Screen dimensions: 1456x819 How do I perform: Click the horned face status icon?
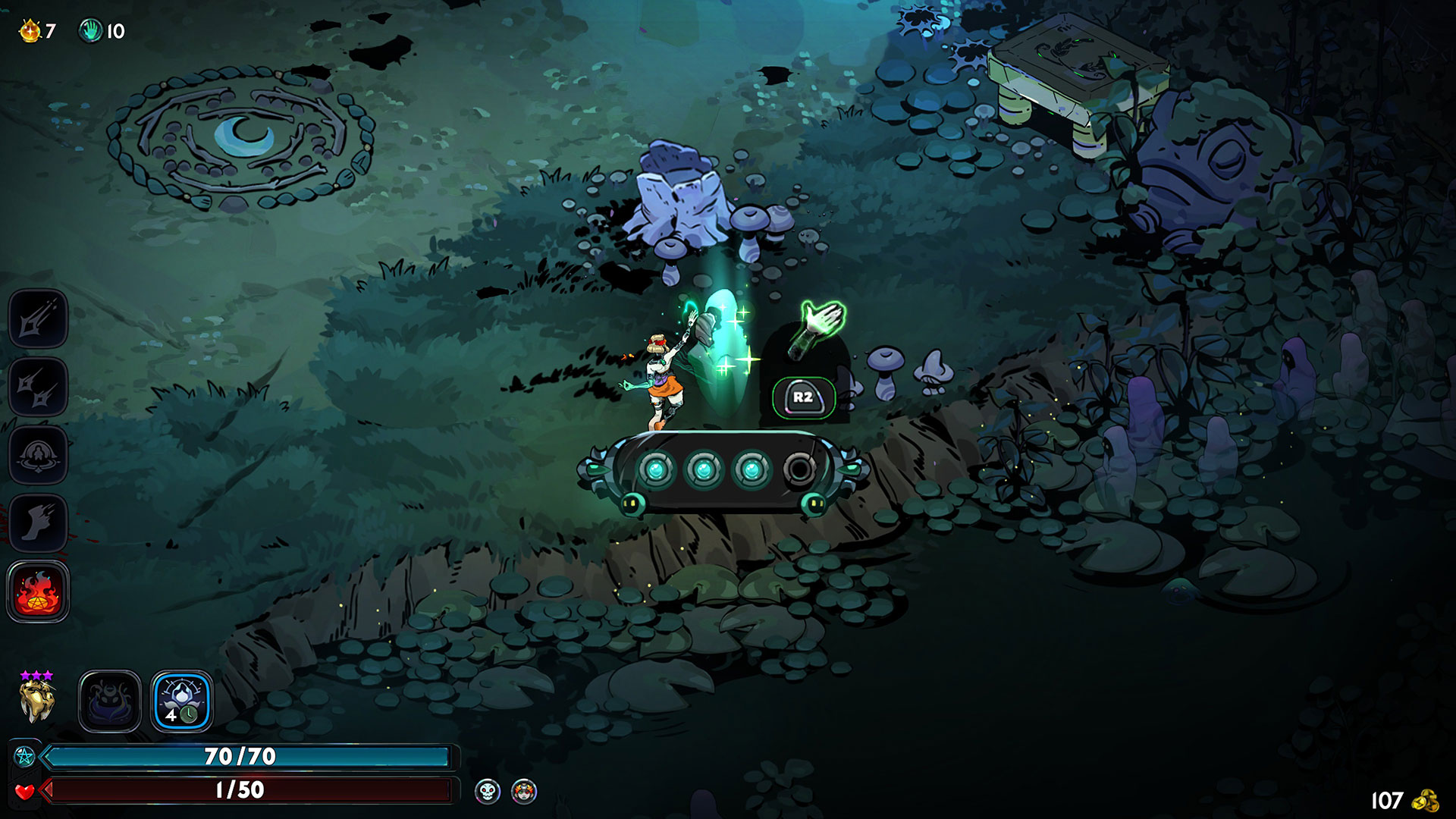pos(524,792)
